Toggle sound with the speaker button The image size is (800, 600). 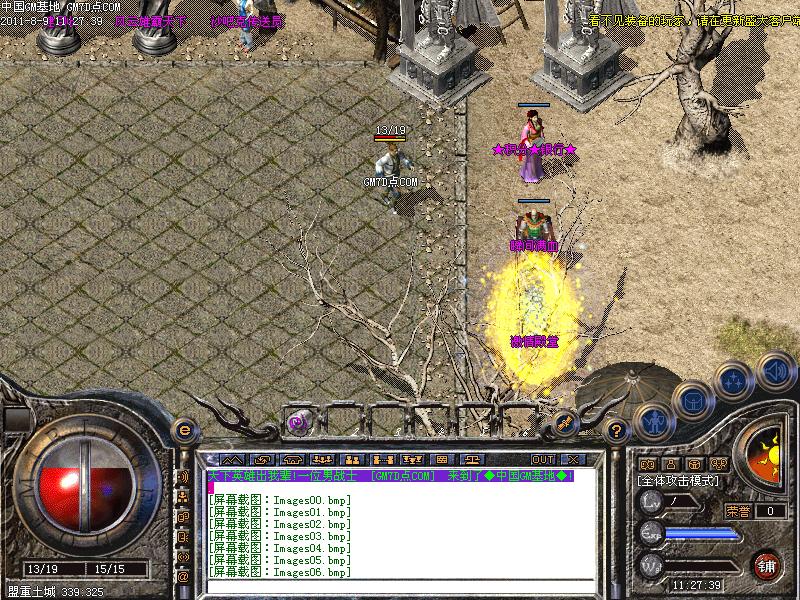click(x=775, y=370)
